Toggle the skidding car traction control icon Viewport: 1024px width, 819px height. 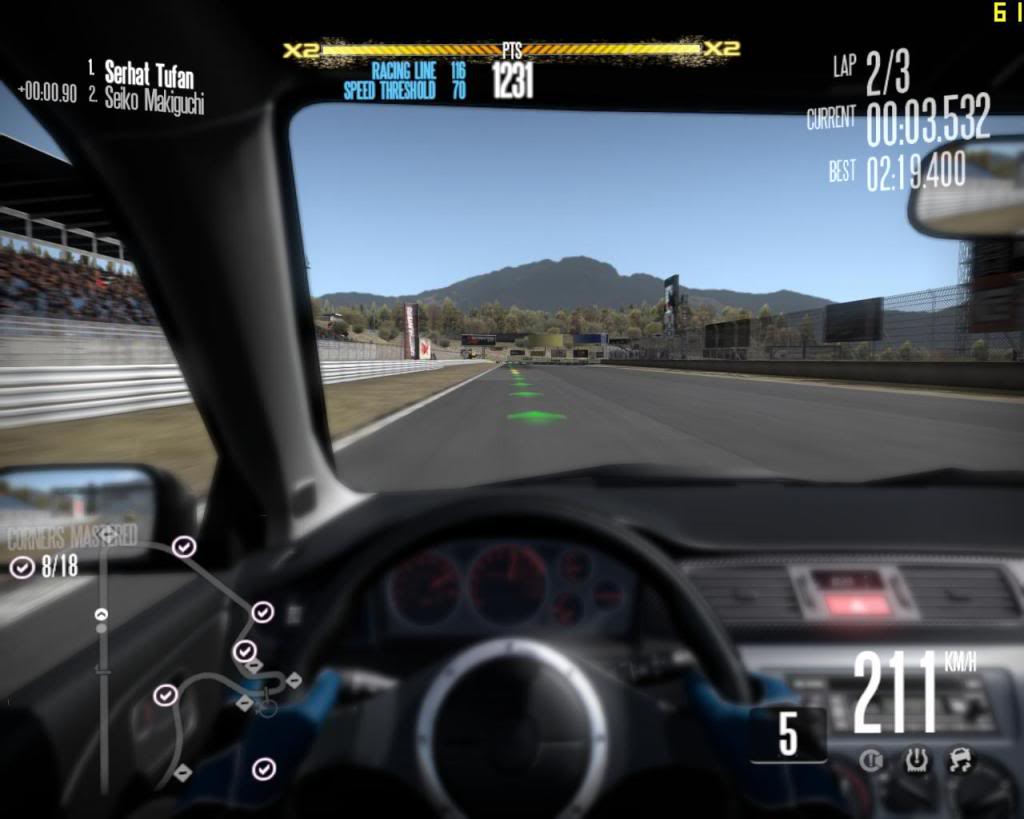[961, 761]
